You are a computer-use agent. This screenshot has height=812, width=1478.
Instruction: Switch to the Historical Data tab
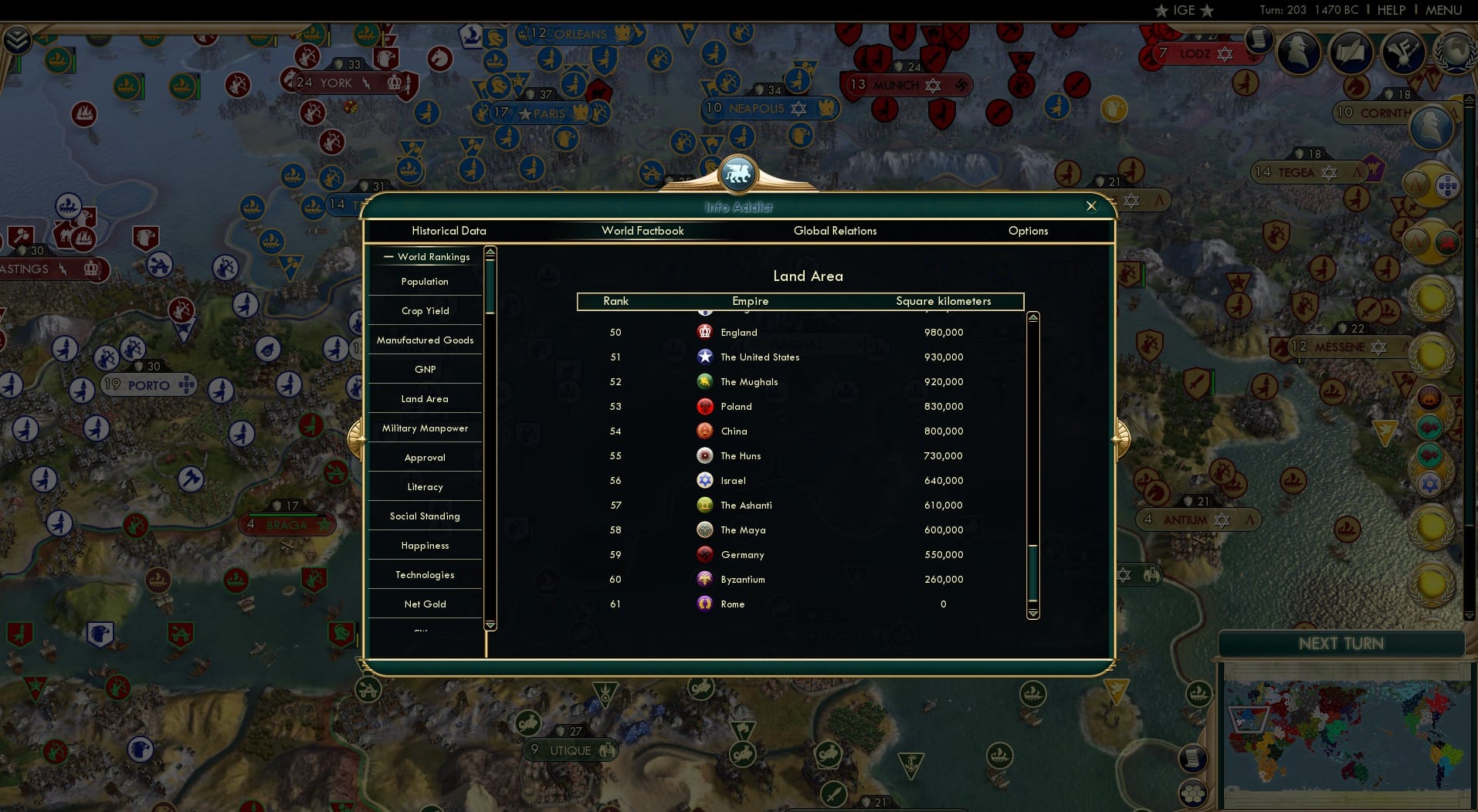pyautogui.click(x=449, y=231)
